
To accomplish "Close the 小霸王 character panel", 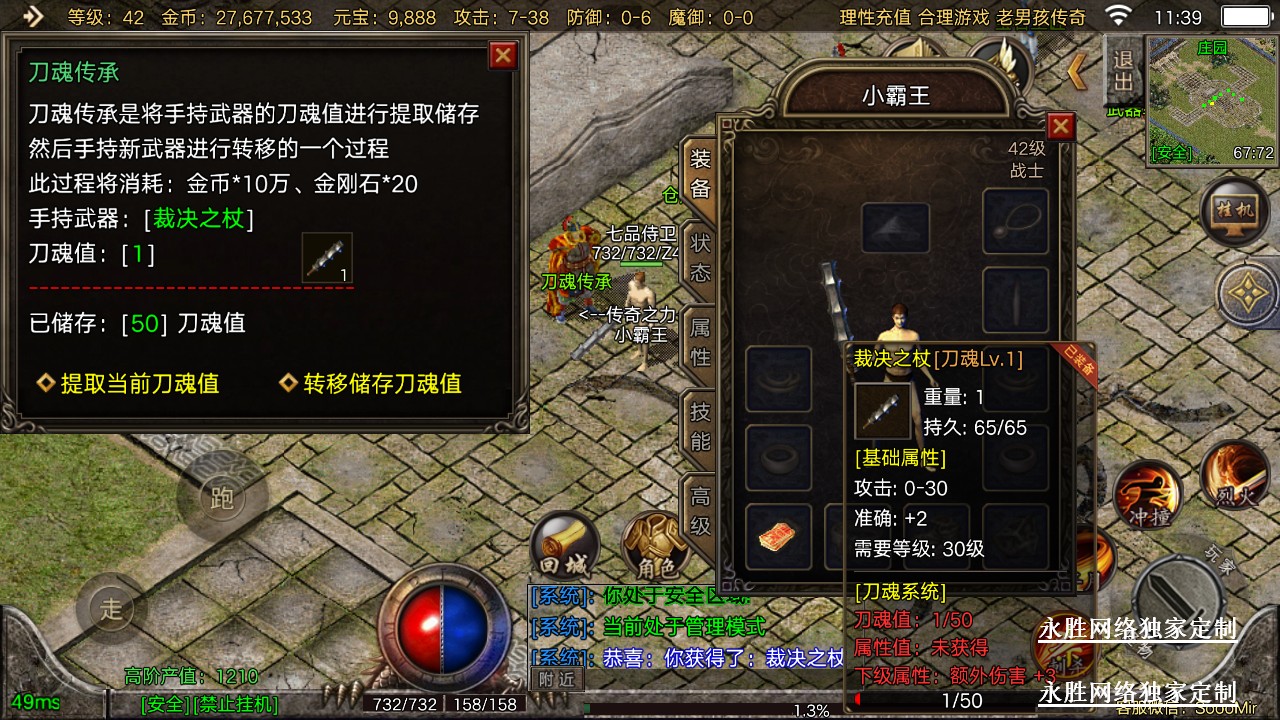I will (x=1061, y=126).
